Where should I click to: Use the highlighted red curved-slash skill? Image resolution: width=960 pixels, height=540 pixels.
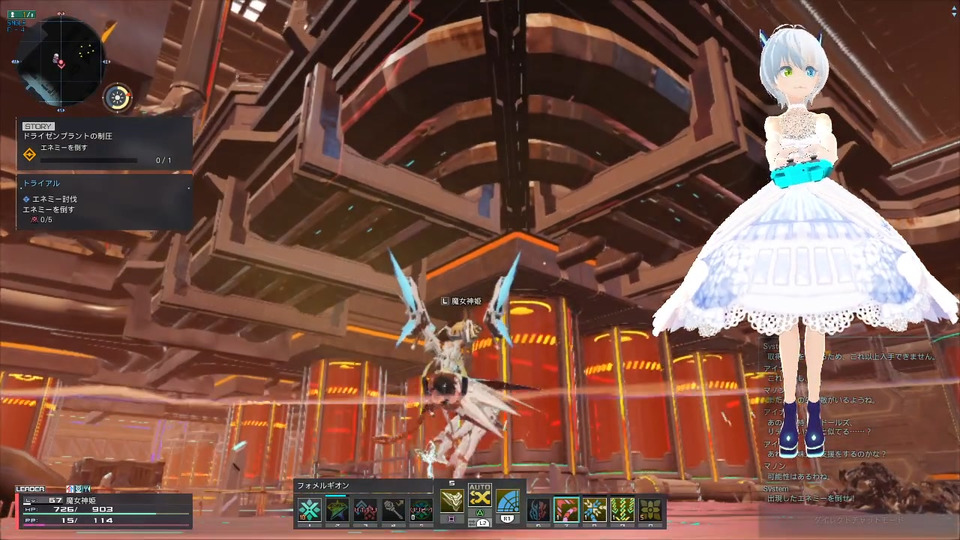[x=567, y=510]
